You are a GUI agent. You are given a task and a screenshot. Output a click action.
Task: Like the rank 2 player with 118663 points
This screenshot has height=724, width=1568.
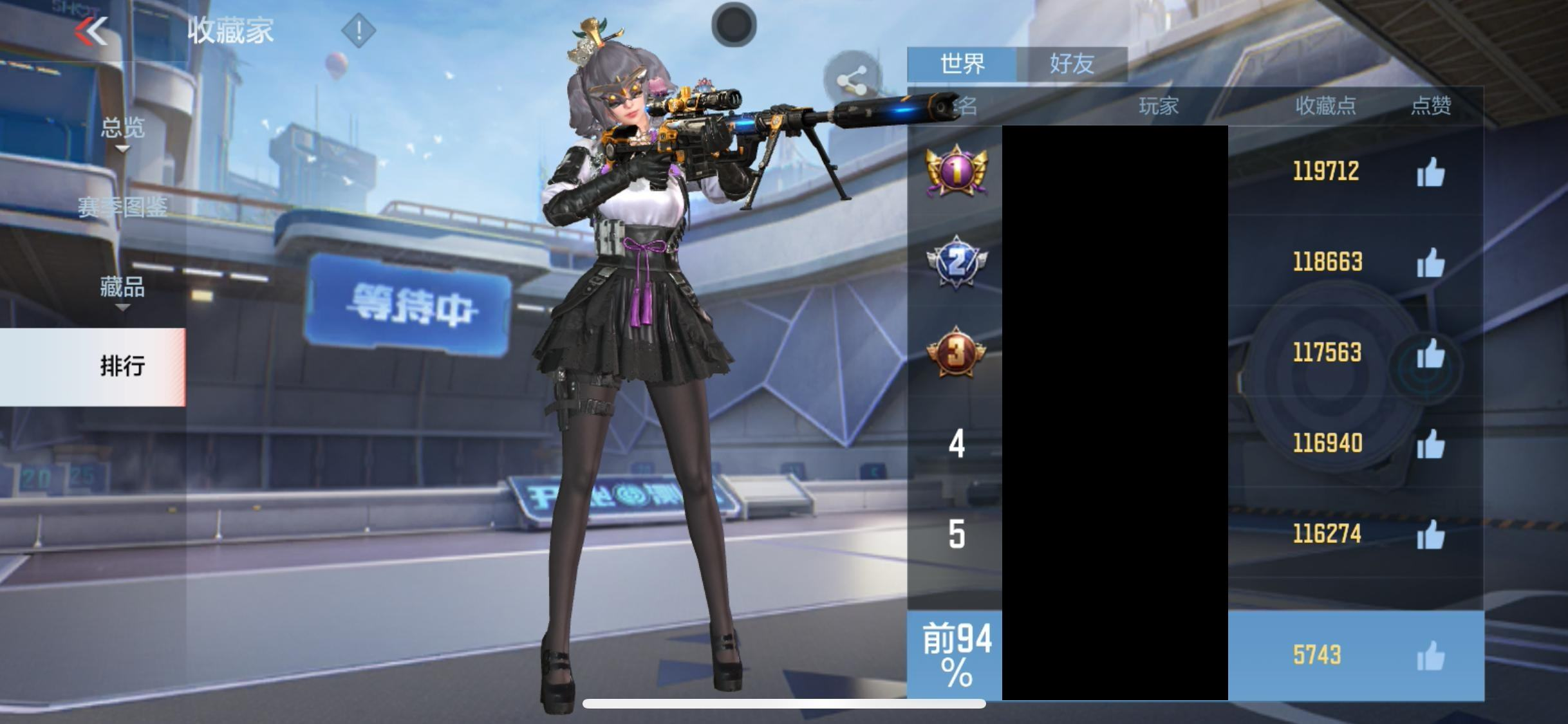coord(1430,263)
